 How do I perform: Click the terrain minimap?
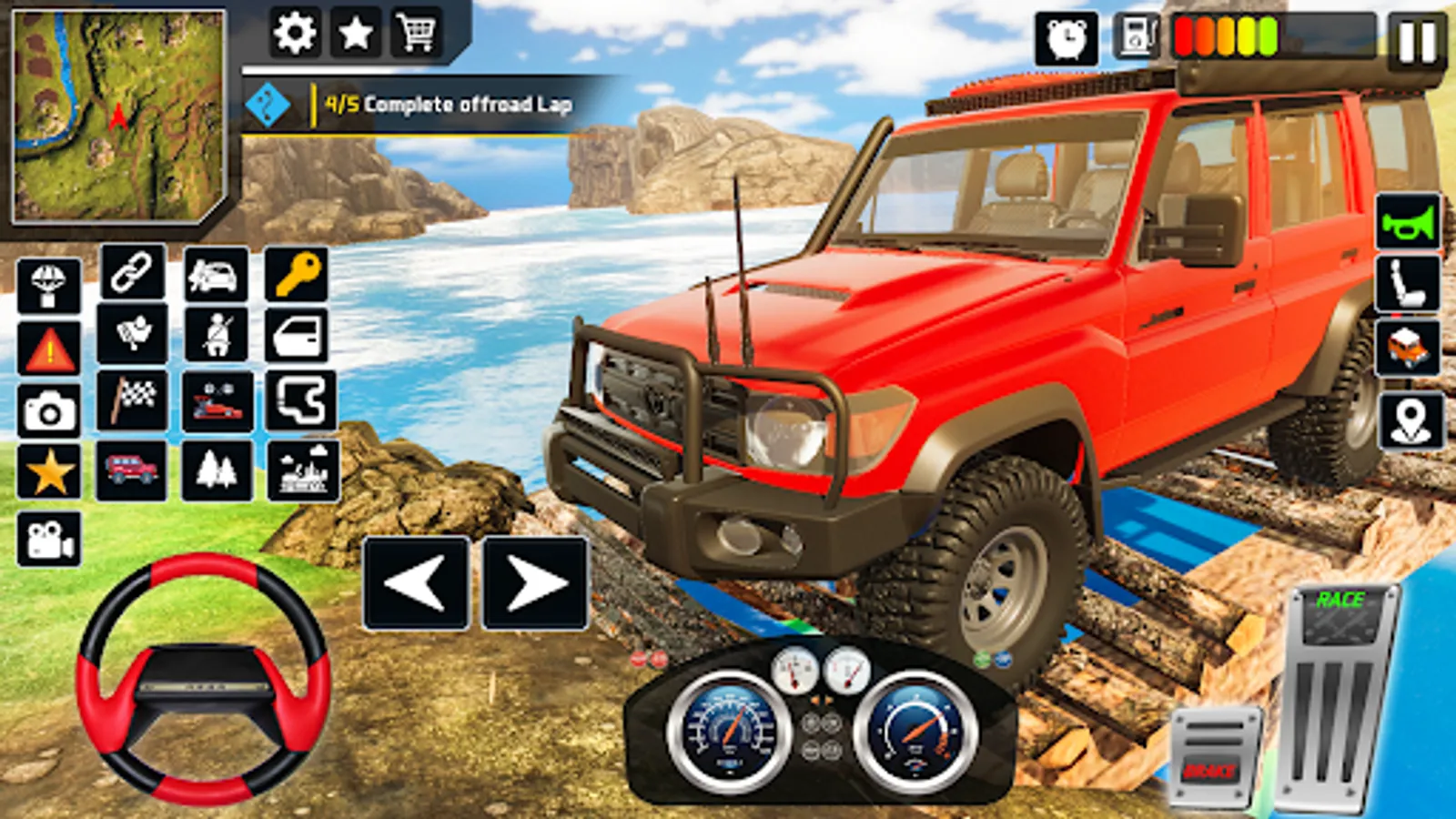(x=118, y=116)
